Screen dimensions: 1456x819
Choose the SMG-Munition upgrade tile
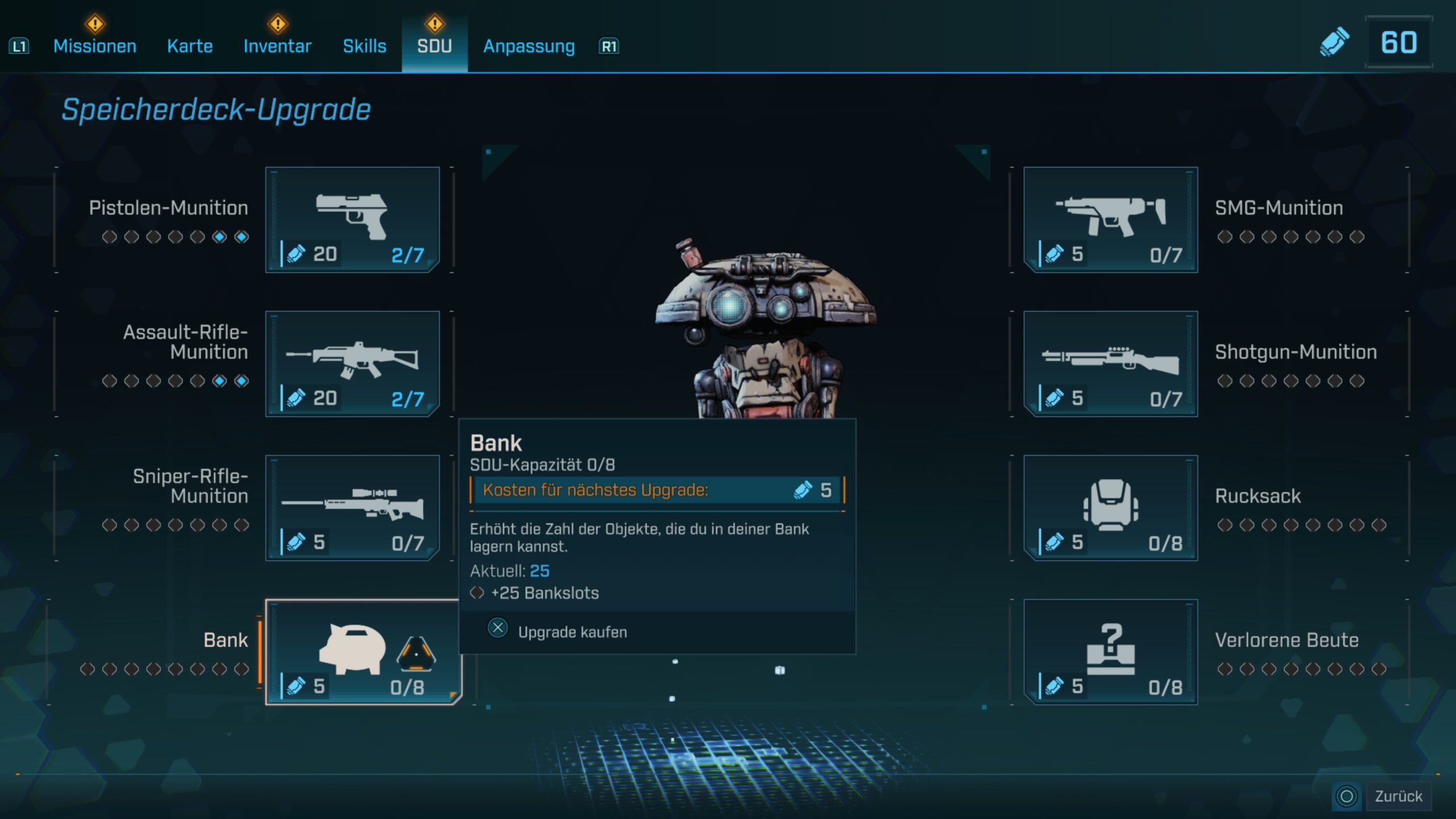(x=1110, y=220)
